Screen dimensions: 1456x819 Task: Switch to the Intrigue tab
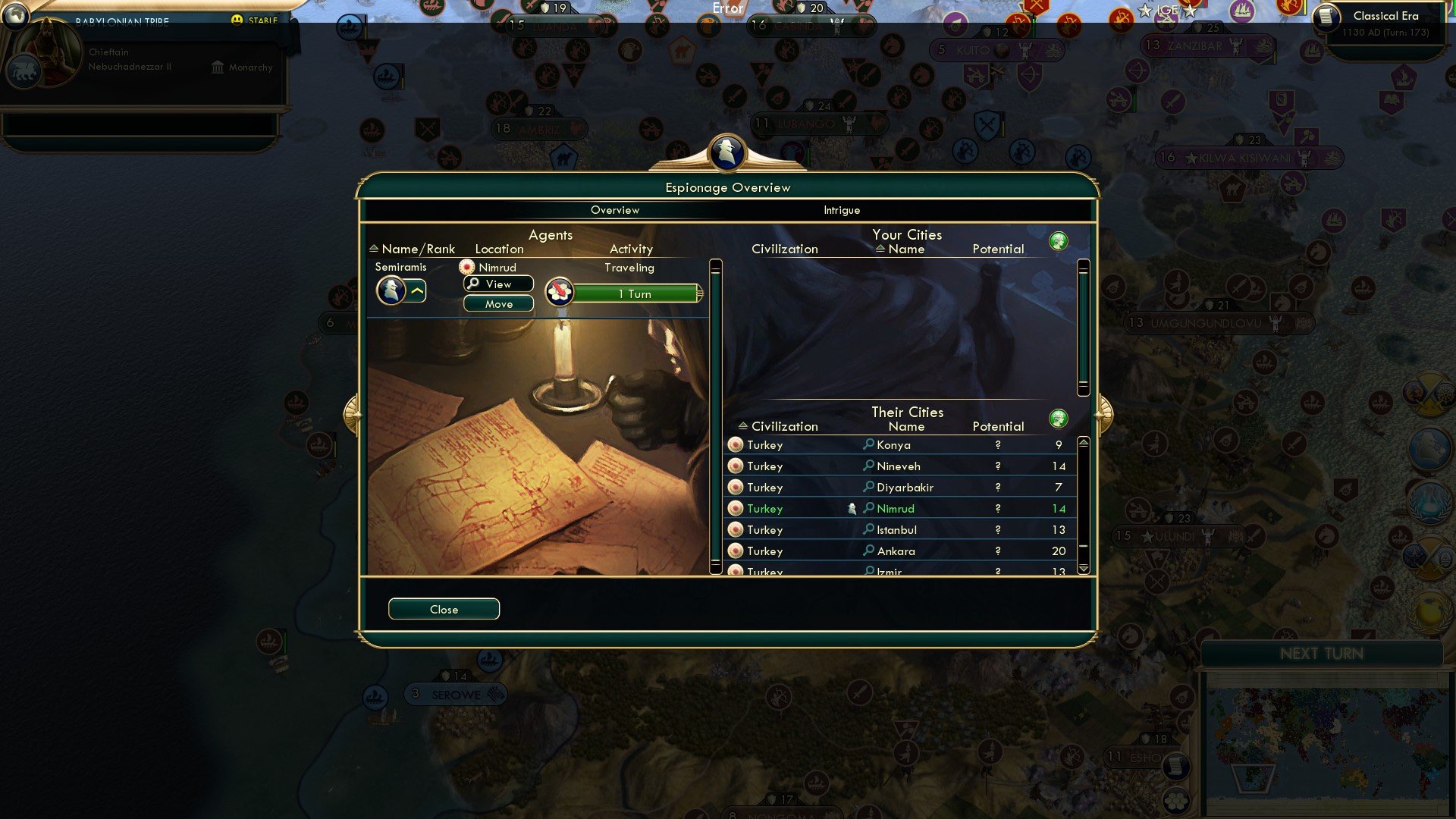click(842, 210)
